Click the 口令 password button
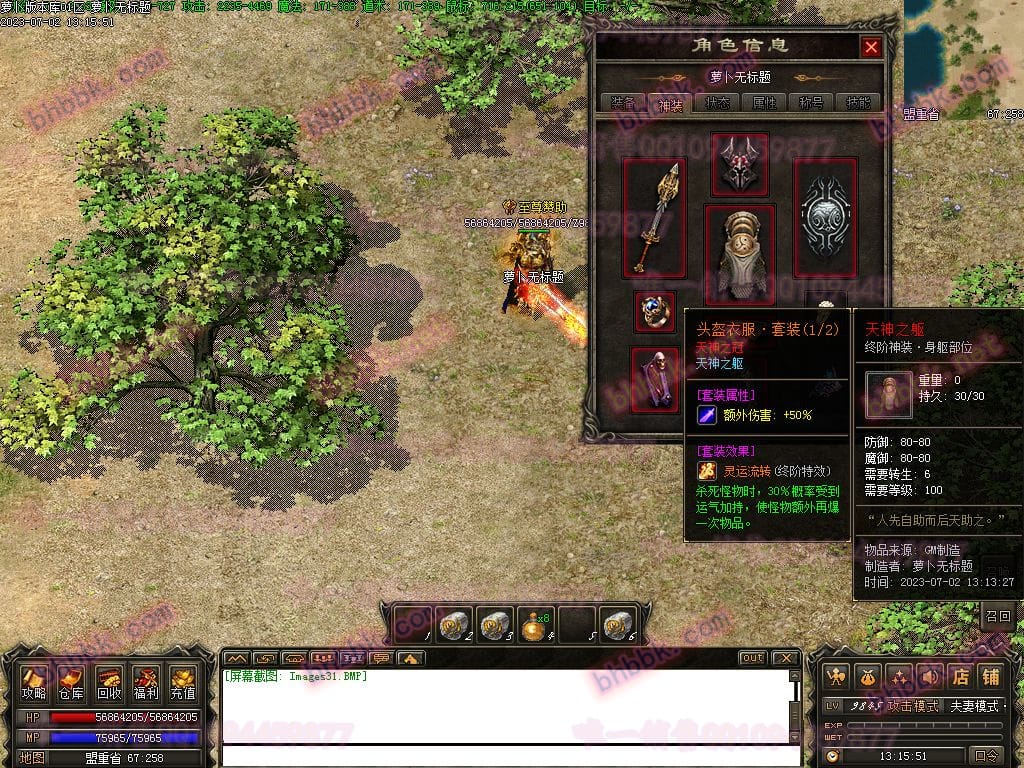This screenshot has width=1024, height=768. tap(987, 756)
